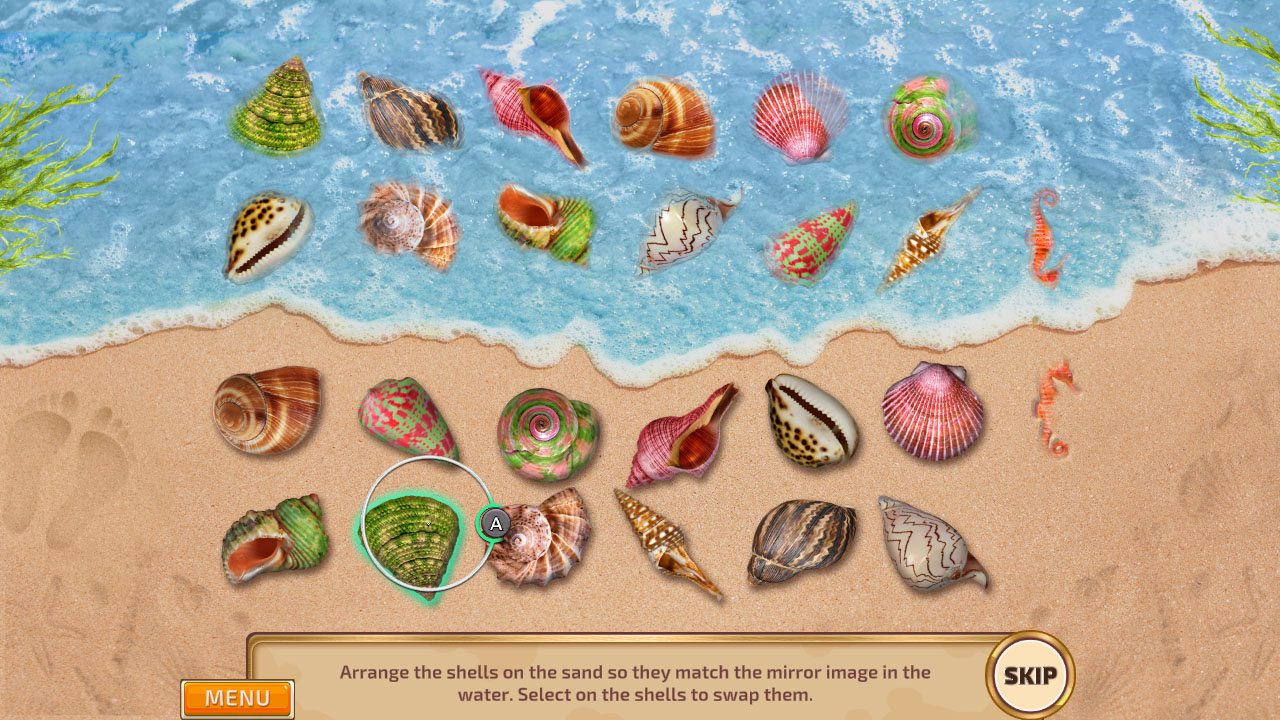The image size is (1280, 720).
Task: Click the green murex shell with red opening
Action: 265,545
